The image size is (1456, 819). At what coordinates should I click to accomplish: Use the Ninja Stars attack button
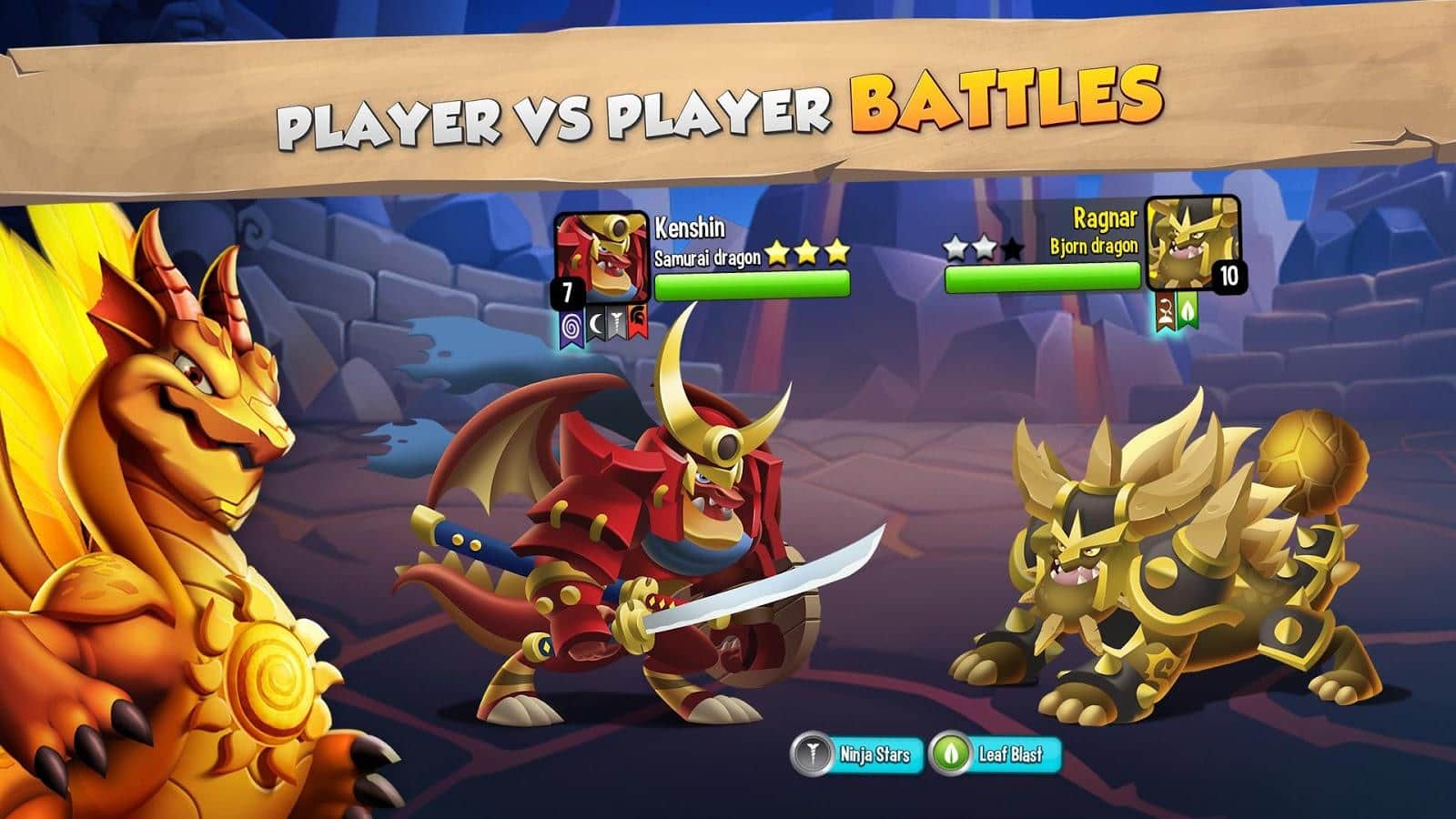tap(855, 753)
